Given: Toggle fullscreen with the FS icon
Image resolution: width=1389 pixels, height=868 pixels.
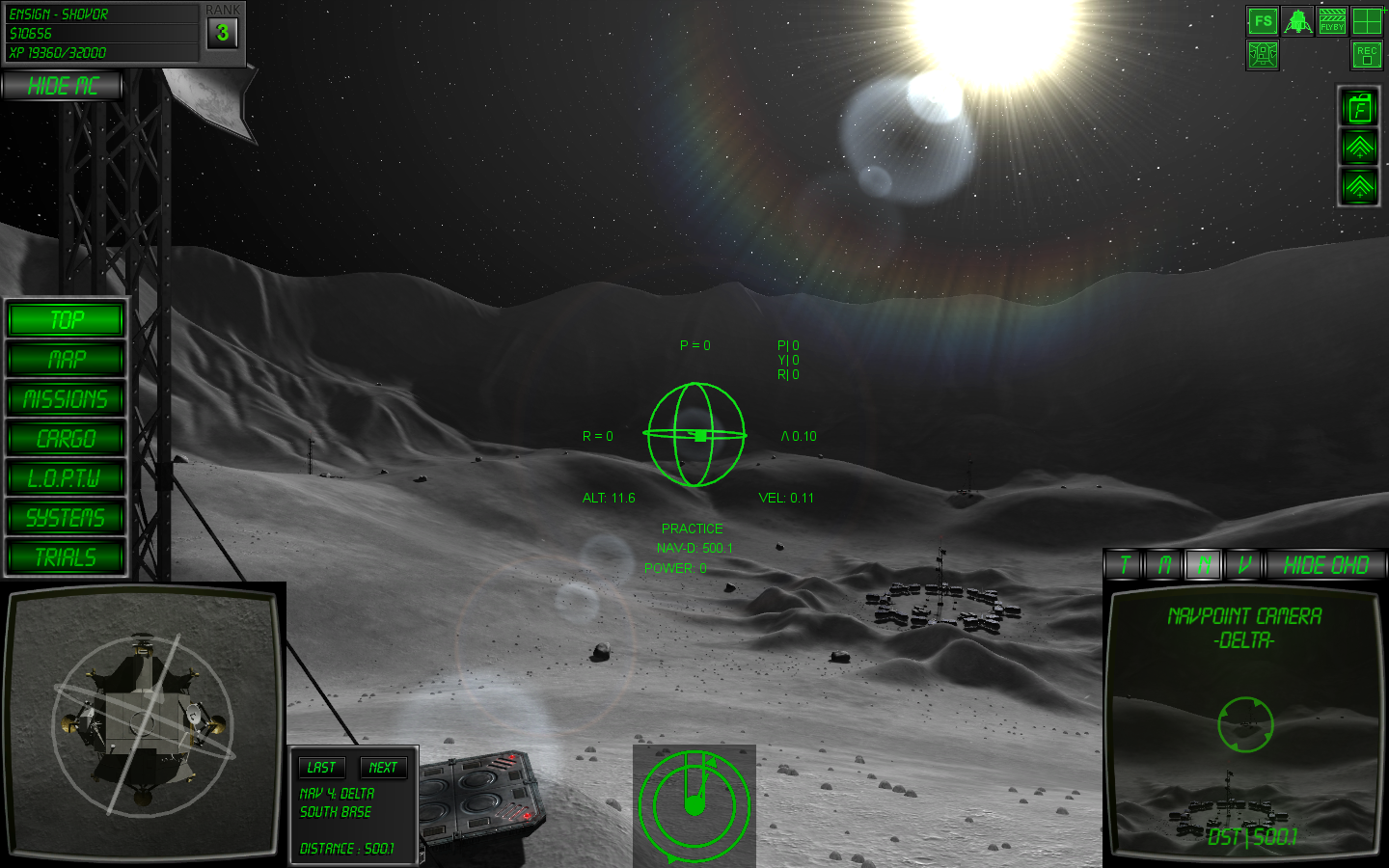Looking at the screenshot, I should click(x=1263, y=21).
